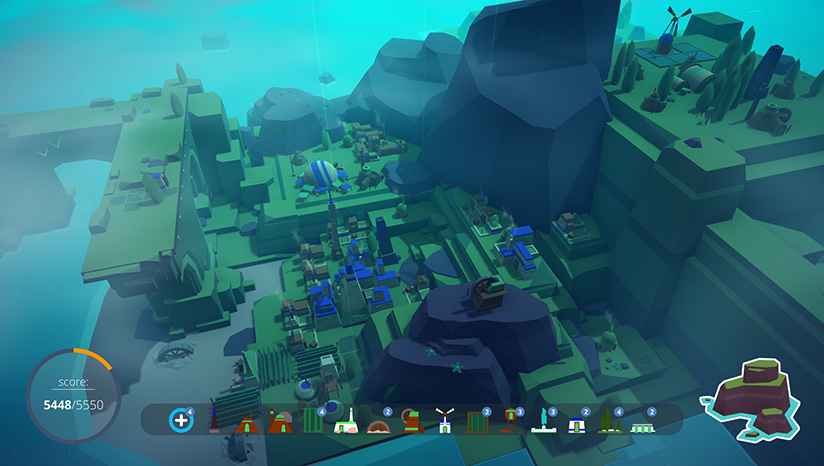The image size is (824, 466).
Task: Pick the green square field tile
Action: pyautogui.click(x=477, y=423)
